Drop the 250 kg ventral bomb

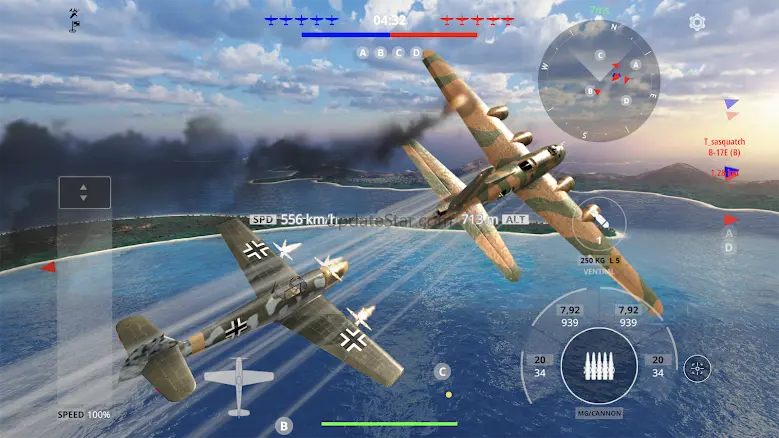click(600, 224)
